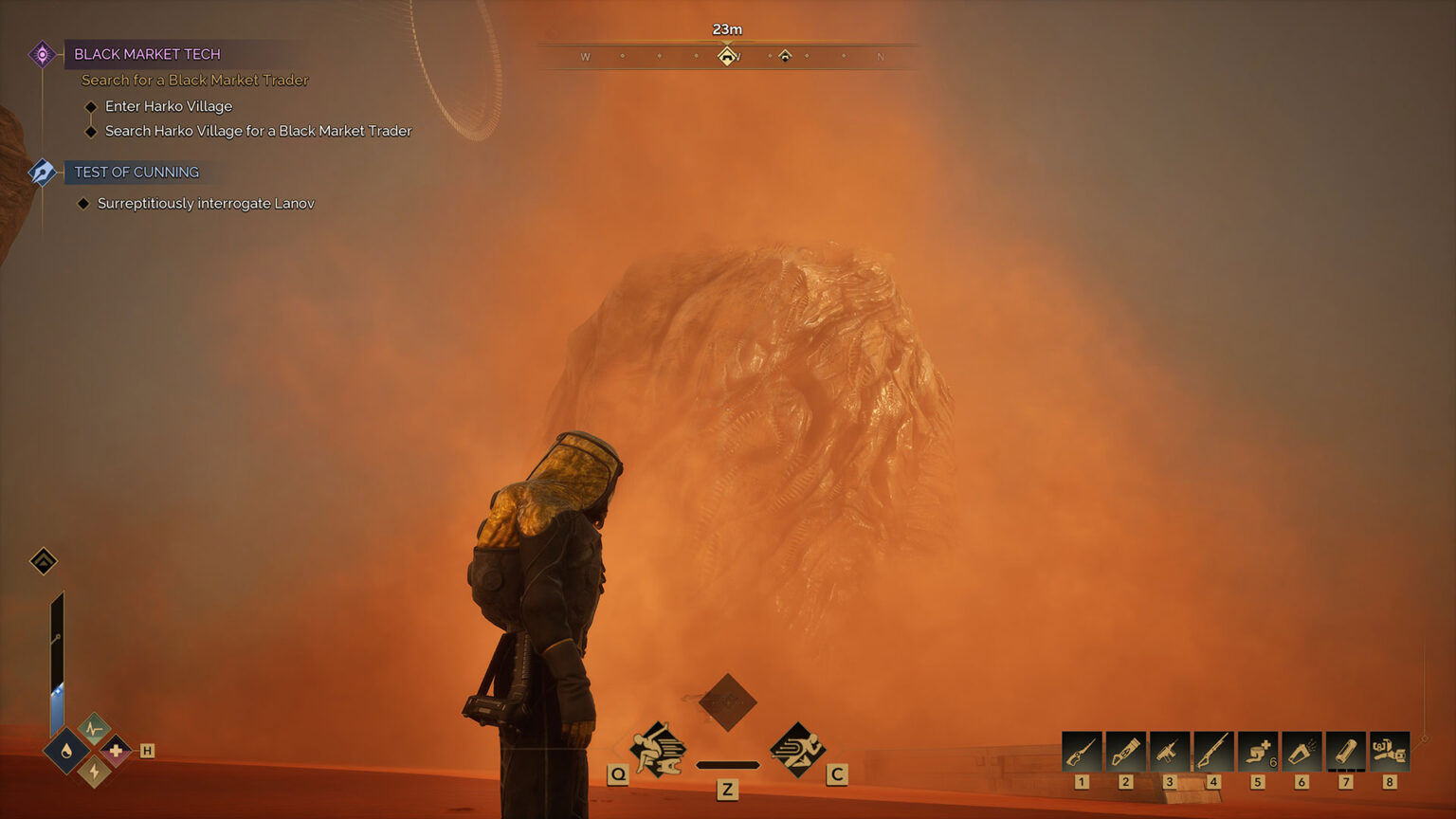Click the lightning bolt stamina icon
Screen dimensions: 1456x819
pos(93,773)
